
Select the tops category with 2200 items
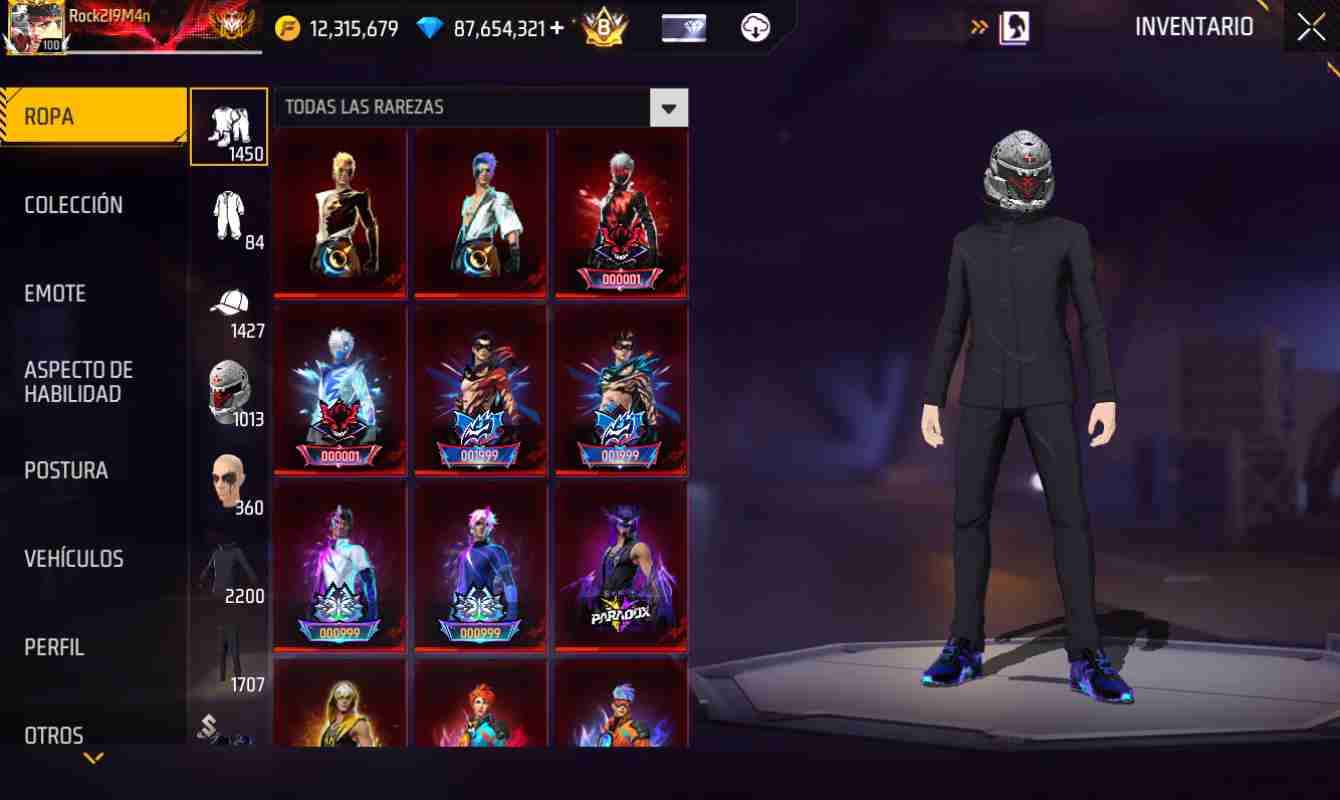(228, 565)
